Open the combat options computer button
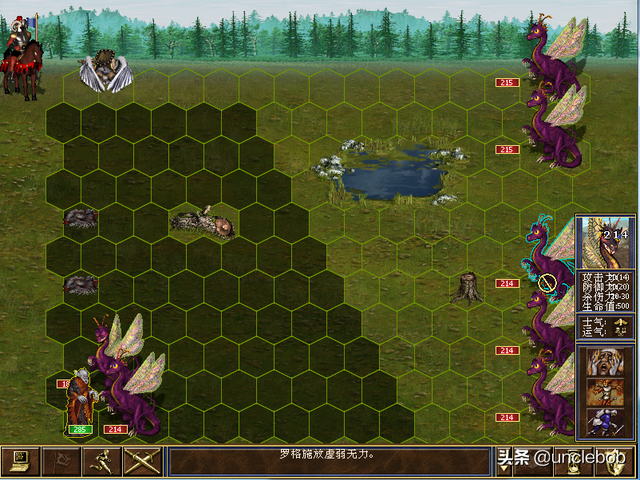Viewport: 640px width, 480px height. (20, 461)
